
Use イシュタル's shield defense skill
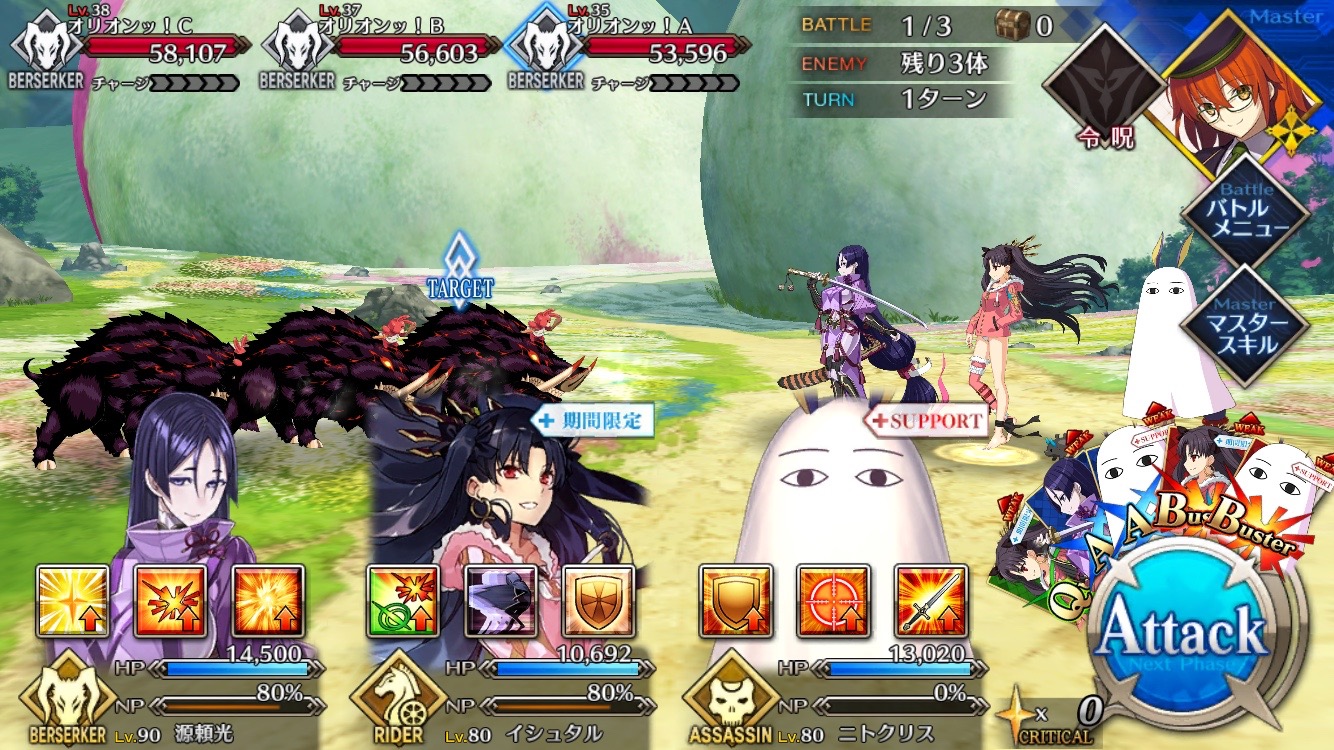[599, 601]
